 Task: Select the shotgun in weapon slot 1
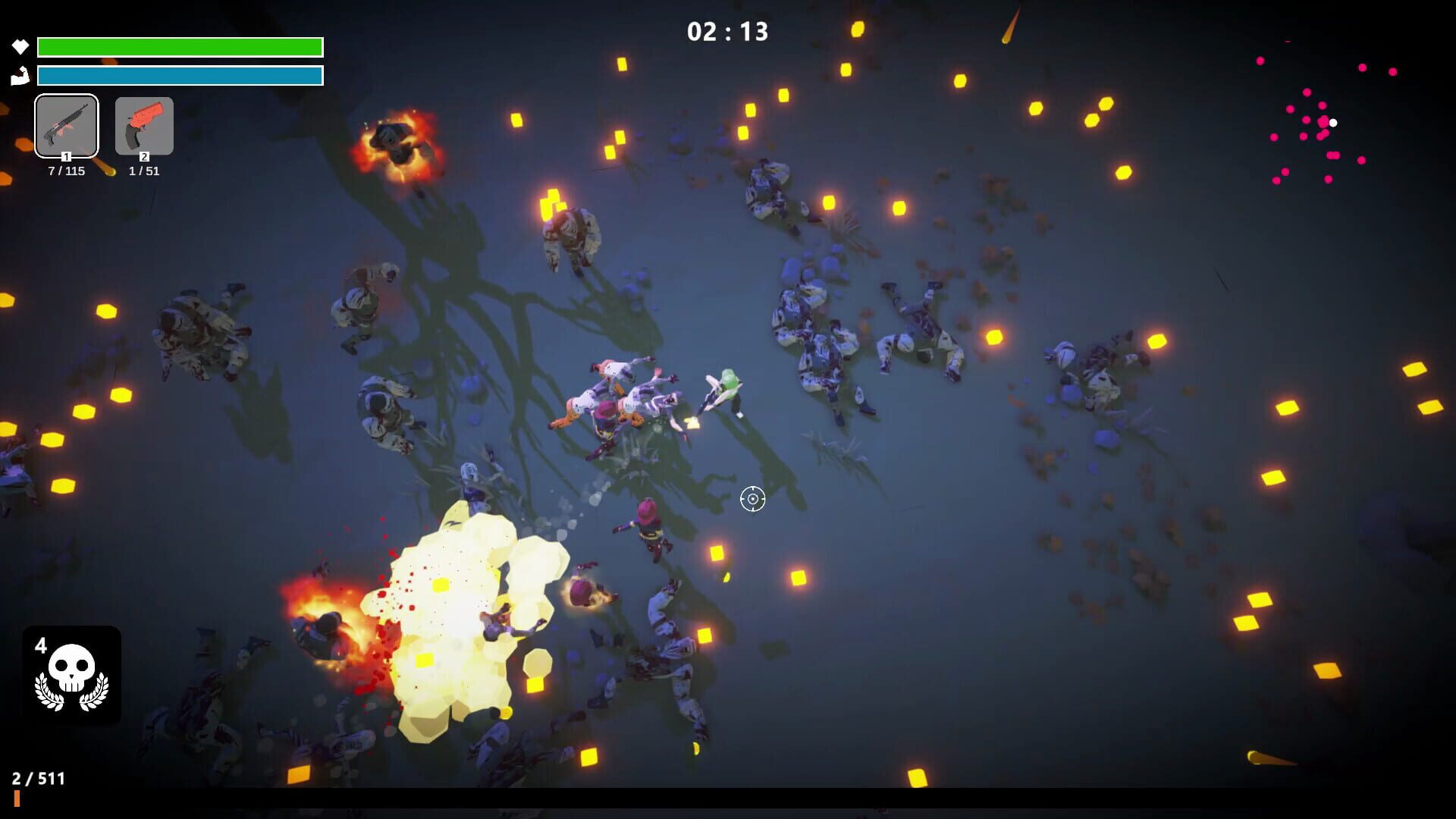point(66,126)
